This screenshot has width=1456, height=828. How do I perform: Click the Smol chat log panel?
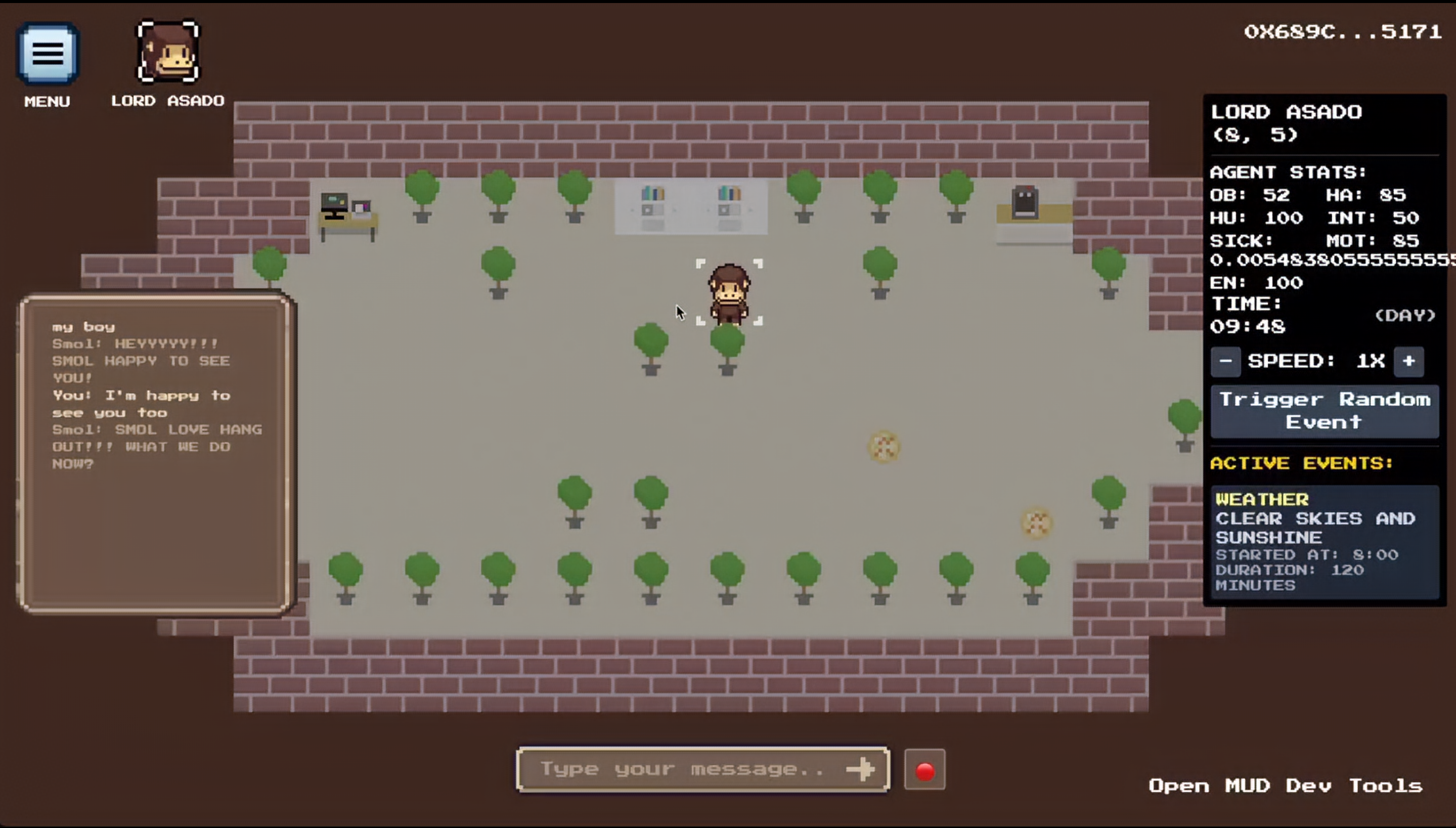coord(156,453)
